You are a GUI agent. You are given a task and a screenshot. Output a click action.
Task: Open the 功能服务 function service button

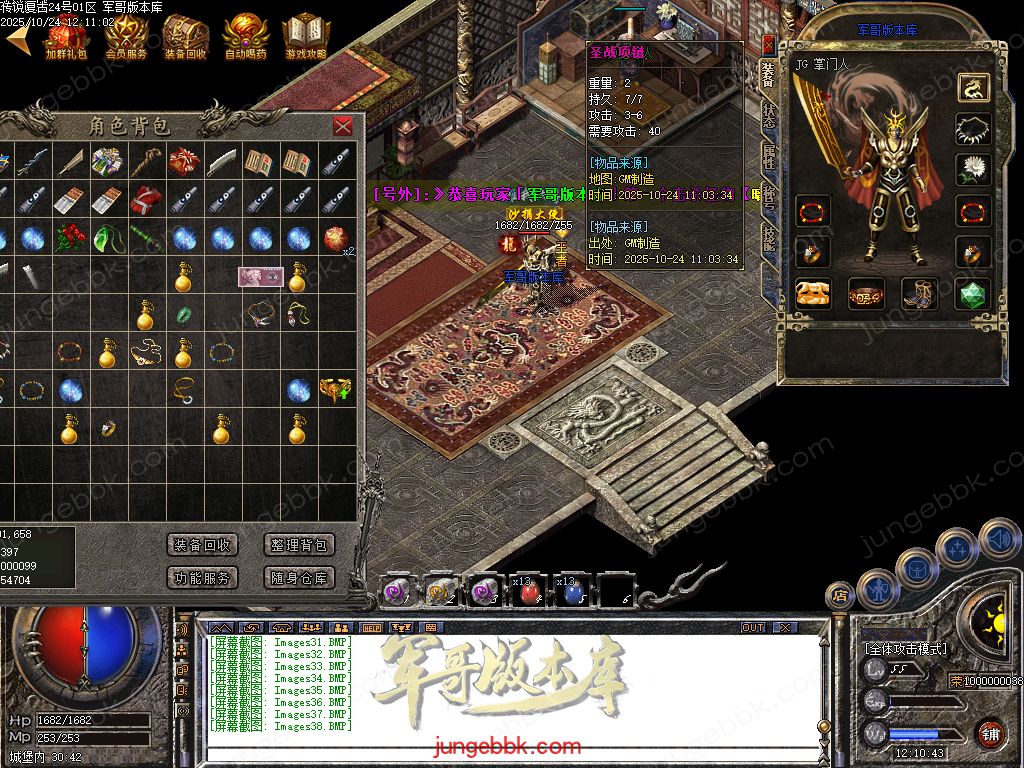(x=202, y=577)
